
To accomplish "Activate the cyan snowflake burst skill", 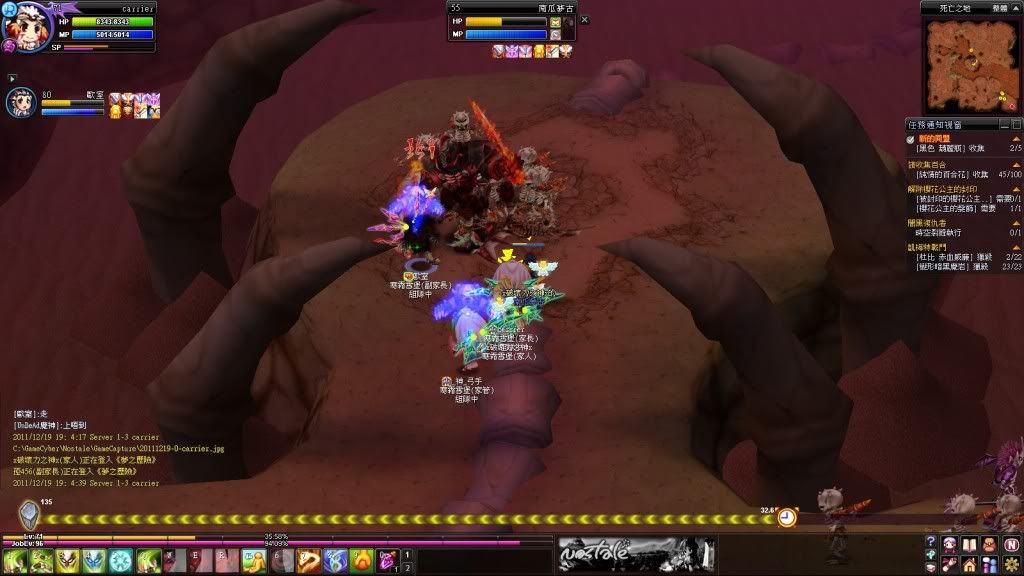I will [x=120, y=561].
